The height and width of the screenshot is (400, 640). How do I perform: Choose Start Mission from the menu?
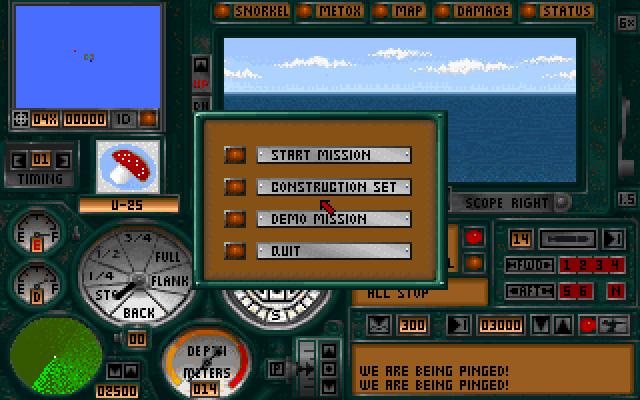(x=320, y=155)
